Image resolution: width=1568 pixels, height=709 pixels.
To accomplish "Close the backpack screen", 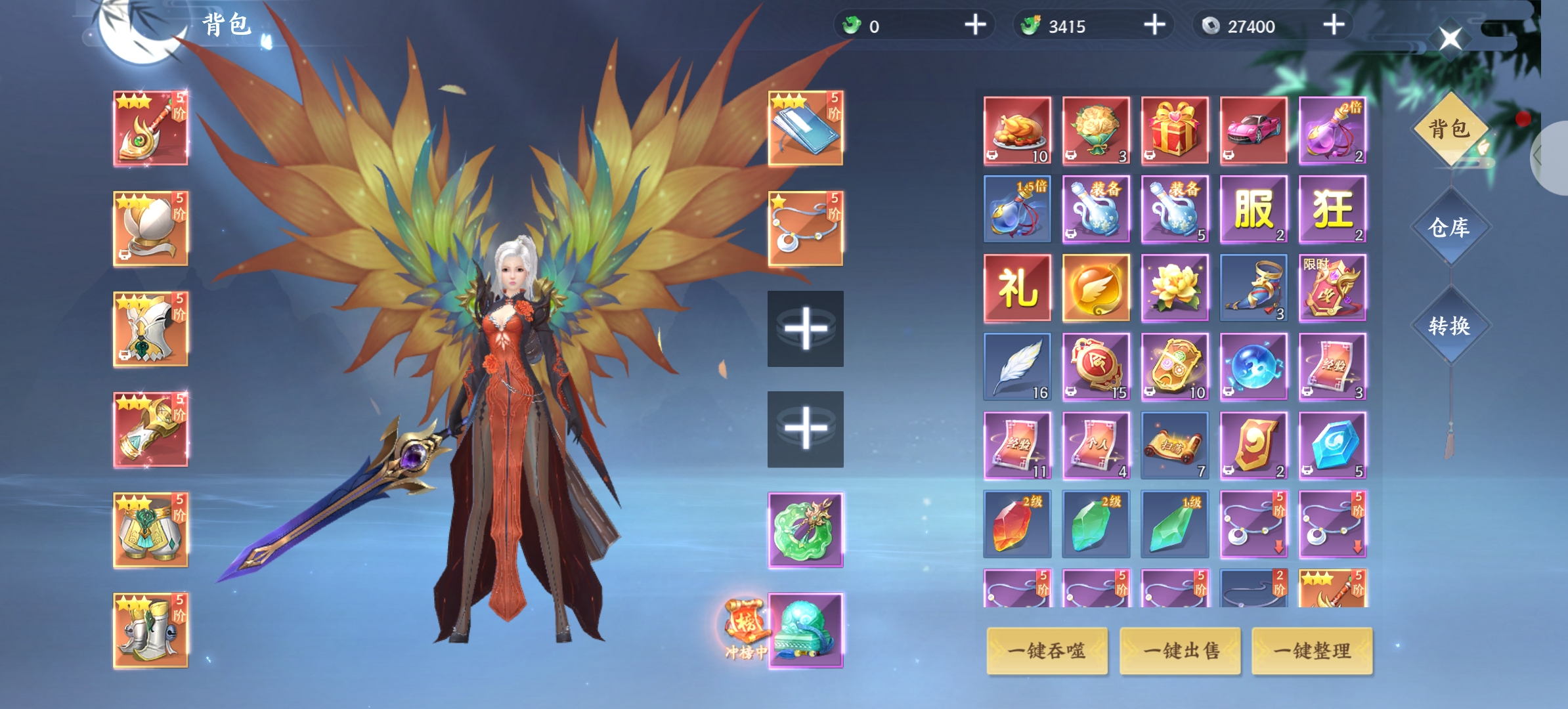I will click(1450, 39).
